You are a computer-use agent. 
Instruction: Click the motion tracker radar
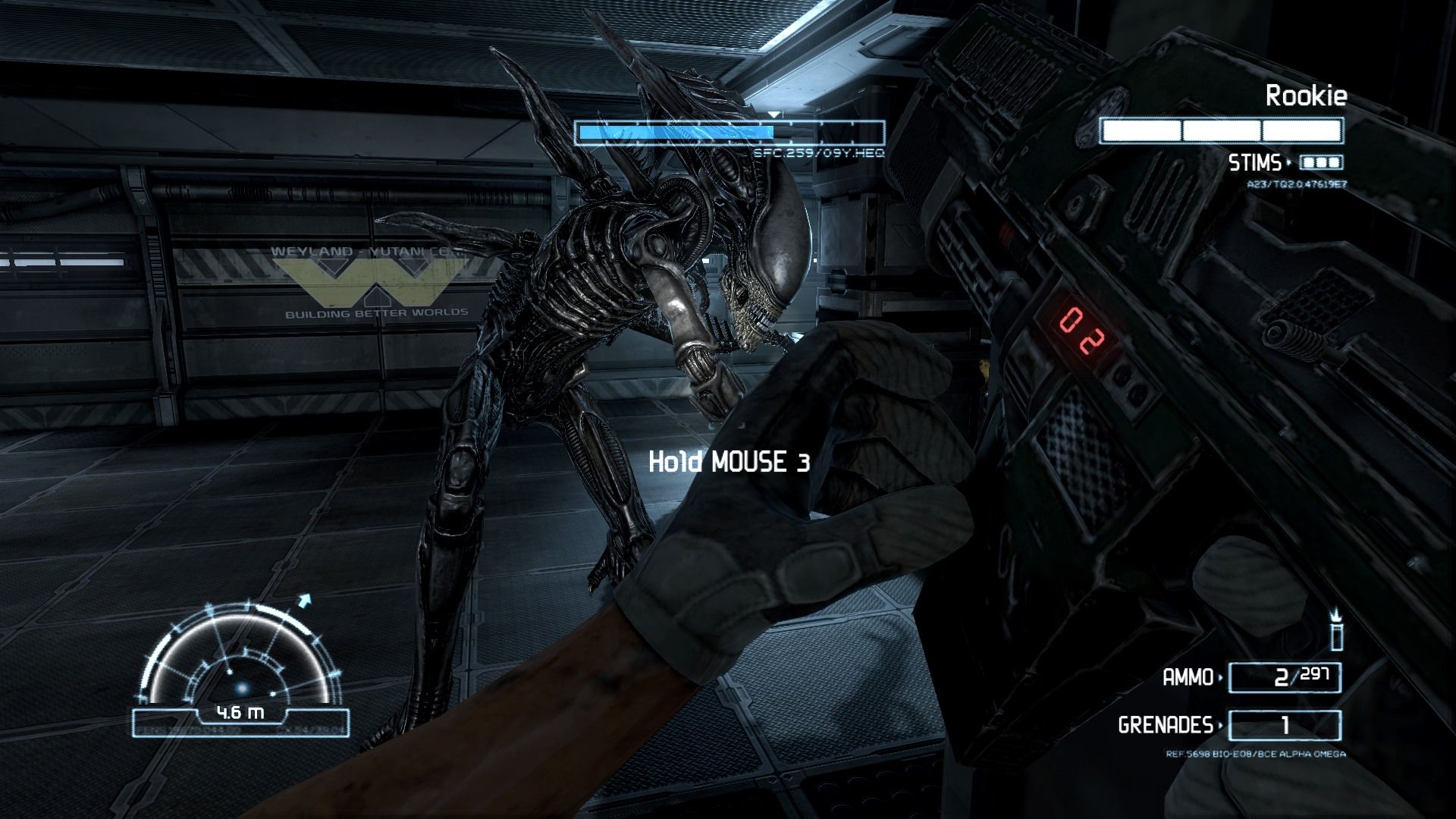coord(241,660)
